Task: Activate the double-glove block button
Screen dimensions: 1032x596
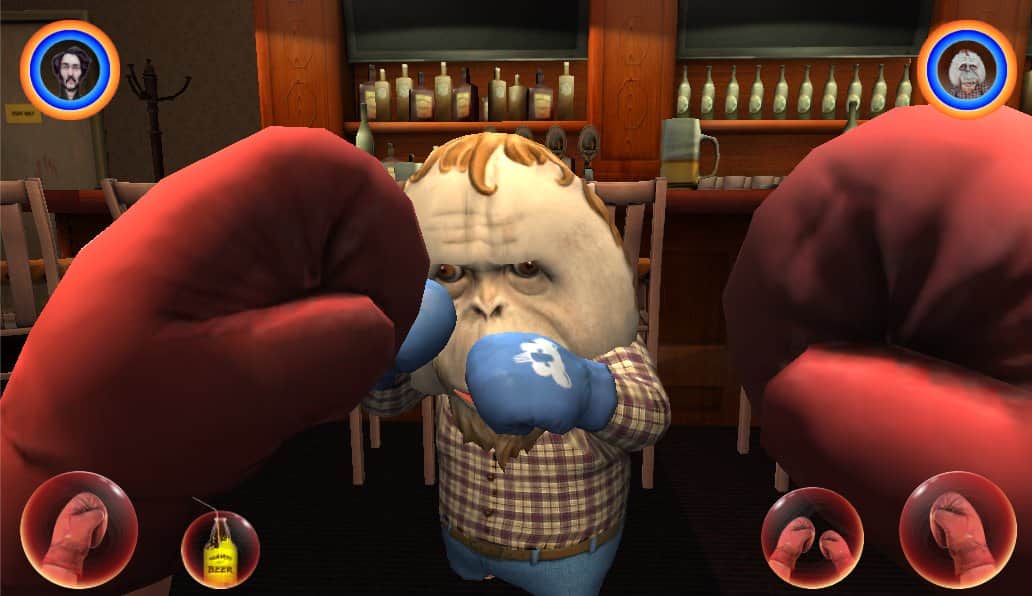Action: tap(812, 537)
